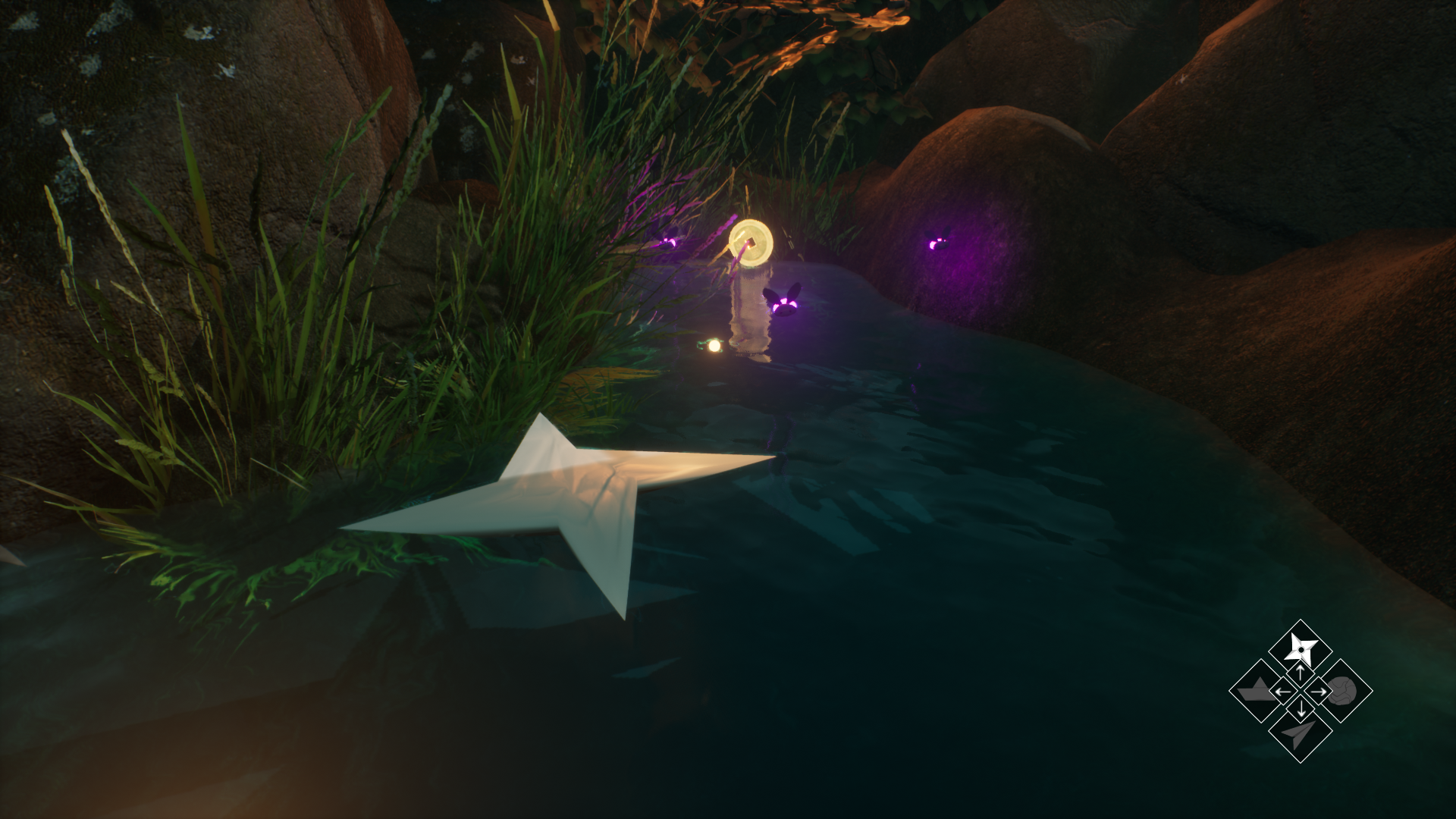Click the greyed-out paper plane diamond
The width and height of the screenshot is (1456, 819).
[x=1301, y=733]
